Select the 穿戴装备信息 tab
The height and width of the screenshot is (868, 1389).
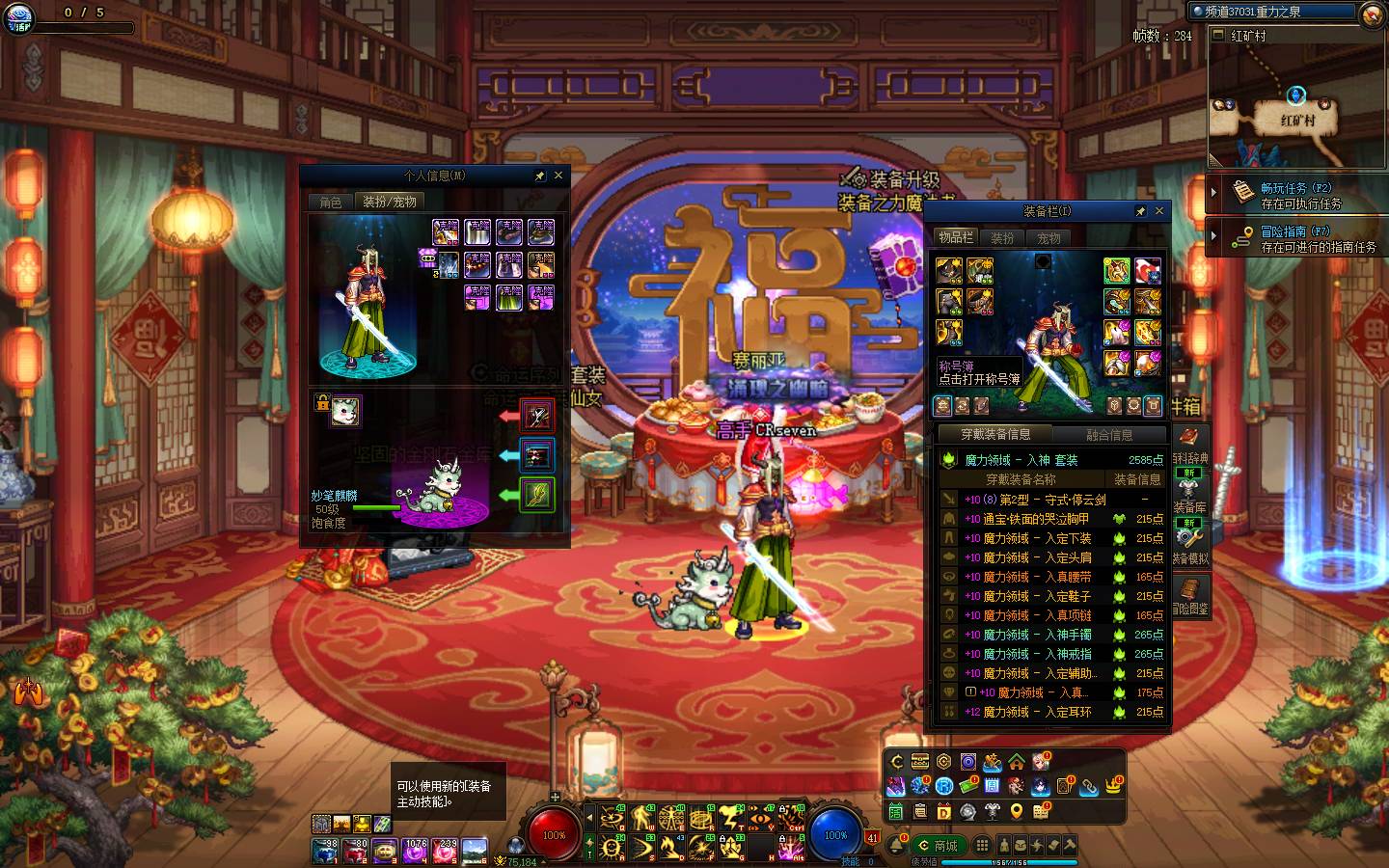tap(994, 435)
